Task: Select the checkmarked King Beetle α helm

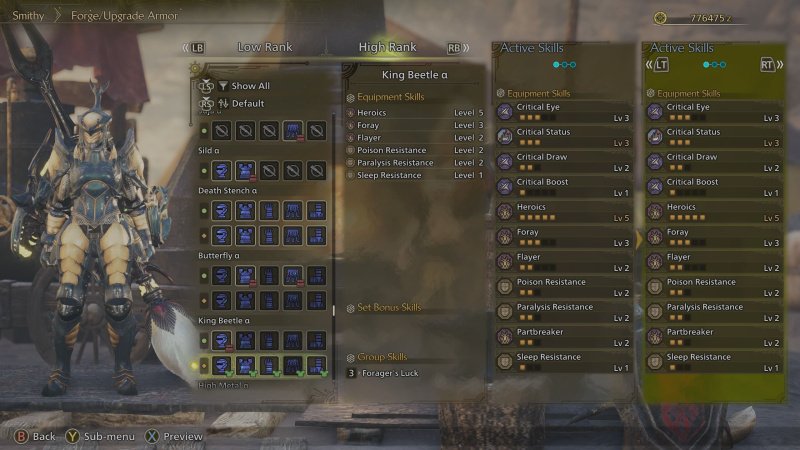Action: click(x=221, y=365)
